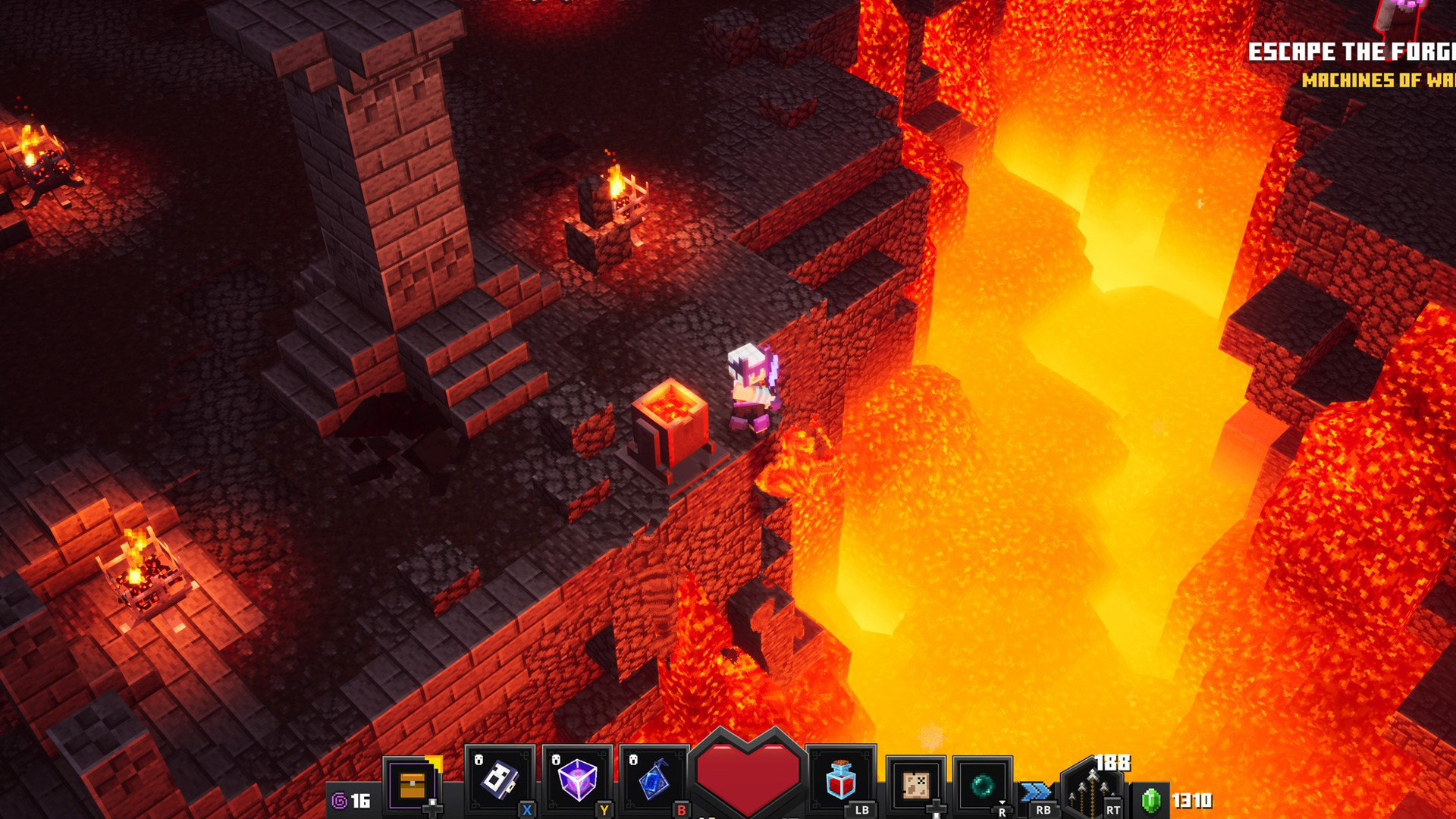The width and height of the screenshot is (1456, 819).
Task: Use the white-and-black artifact in the X slot
Action: (499, 781)
